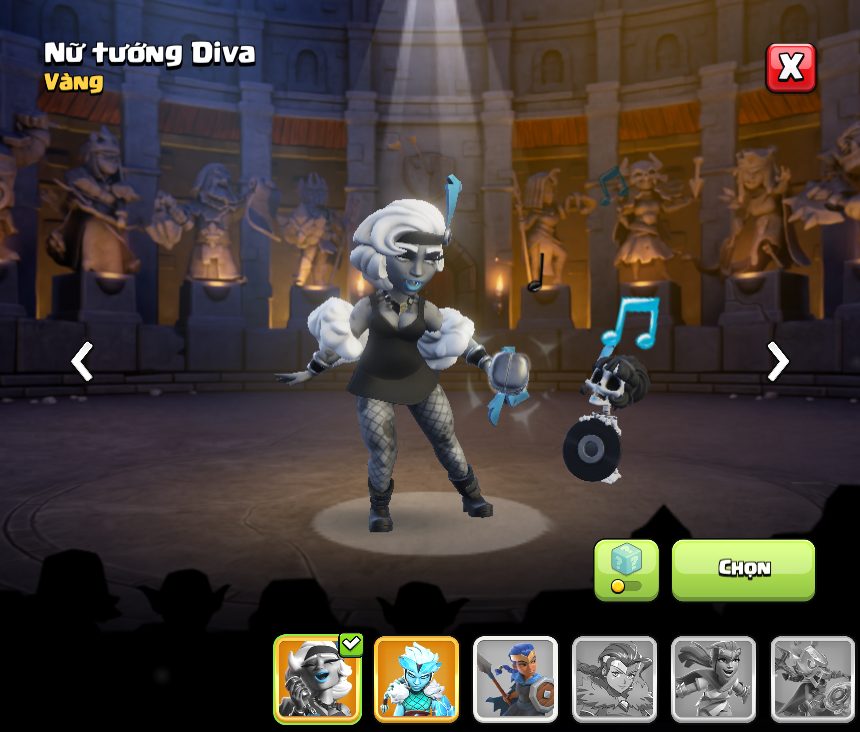
Task: Confirm the skin with the Chọn button
Action: click(743, 569)
